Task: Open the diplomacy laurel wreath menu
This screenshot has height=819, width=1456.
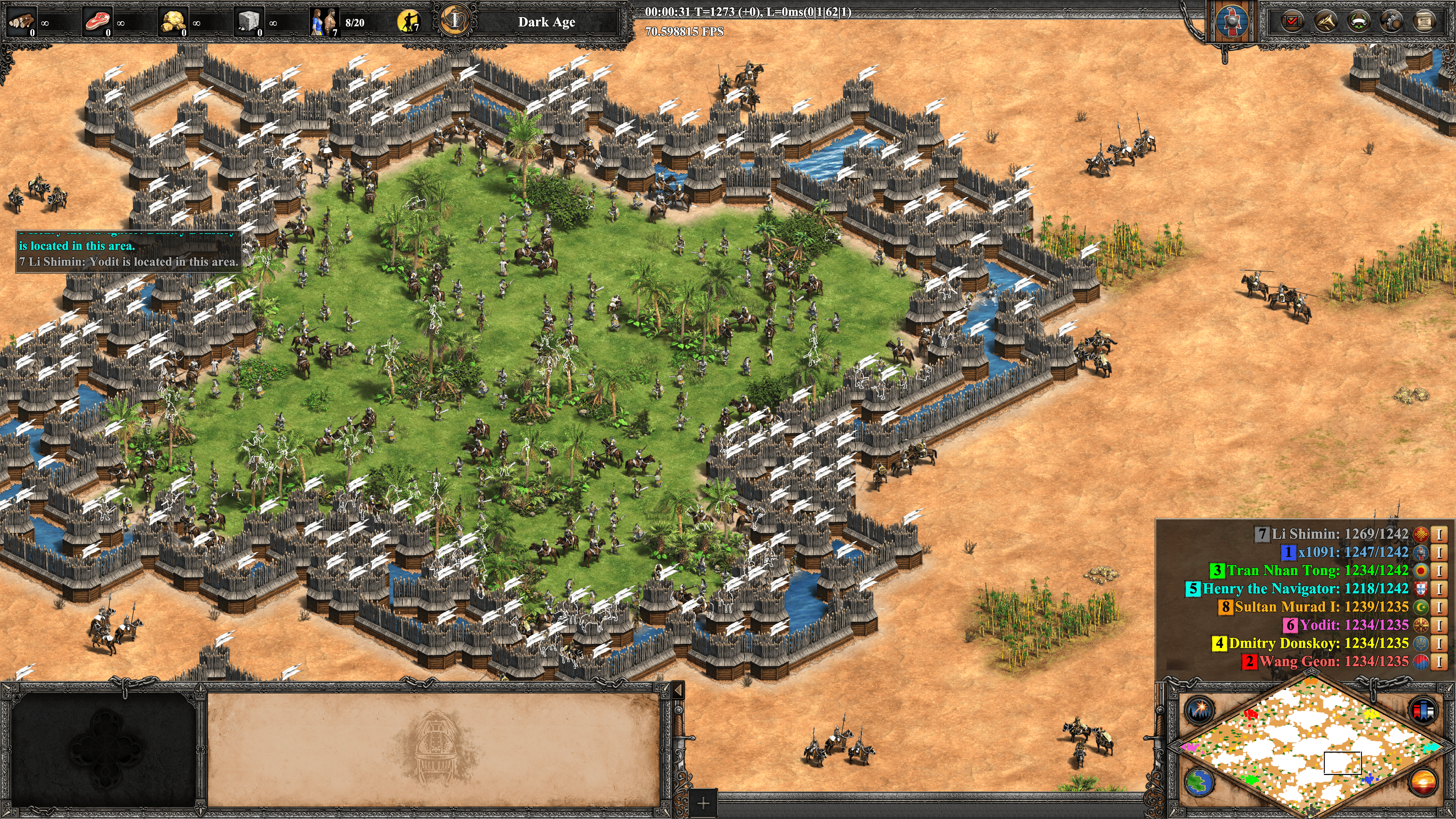Action: click(1358, 22)
